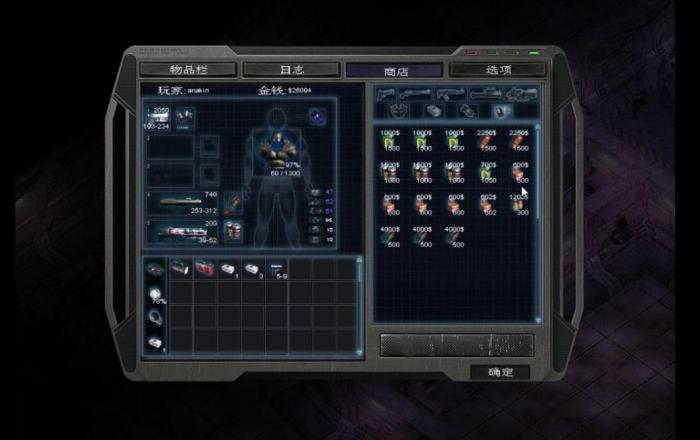Screen dimensions: 700x440
Task: Select the 商店 shop tab
Action: click(394, 70)
